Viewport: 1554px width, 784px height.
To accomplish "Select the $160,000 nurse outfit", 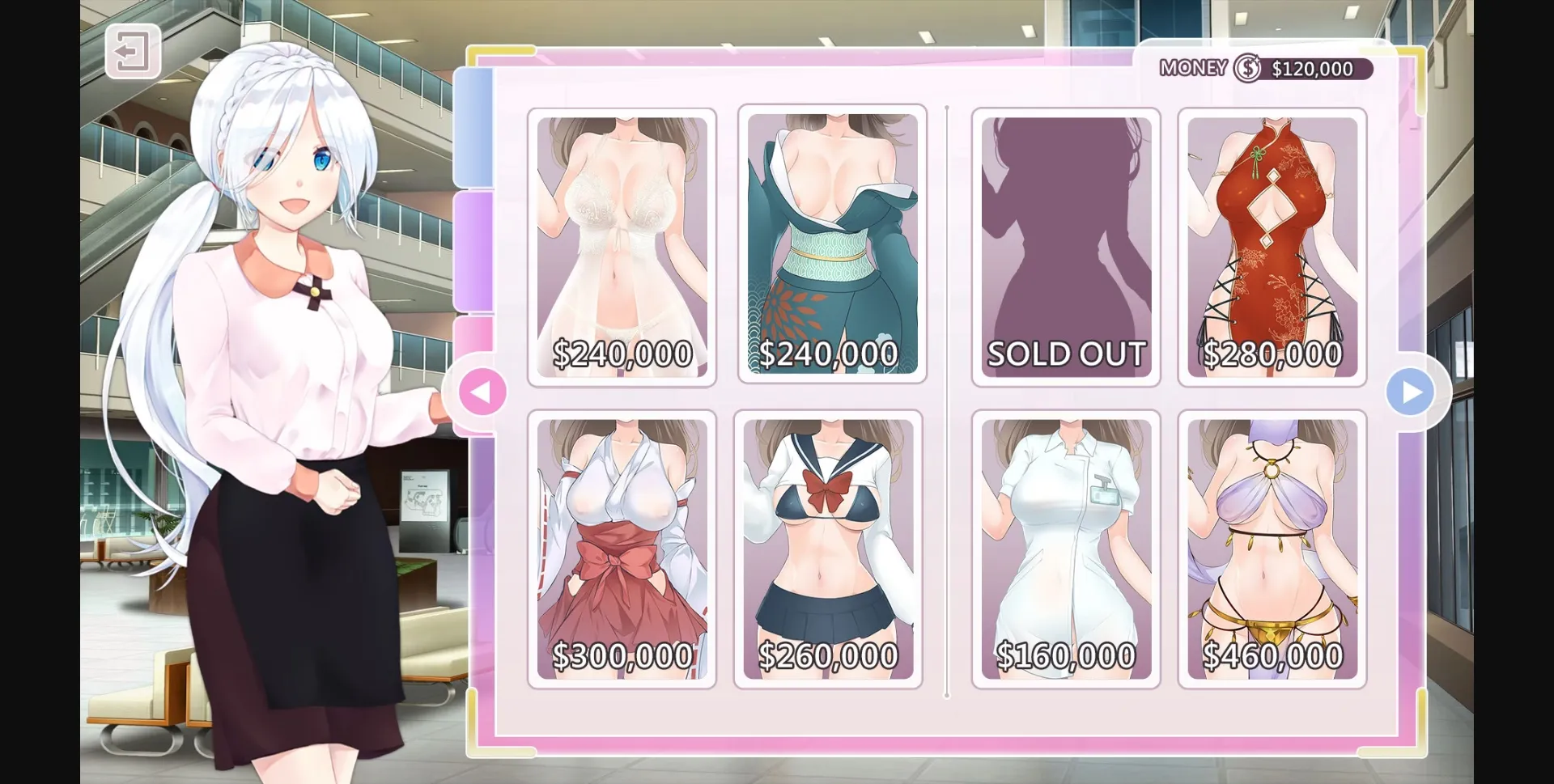I will coord(1065,550).
